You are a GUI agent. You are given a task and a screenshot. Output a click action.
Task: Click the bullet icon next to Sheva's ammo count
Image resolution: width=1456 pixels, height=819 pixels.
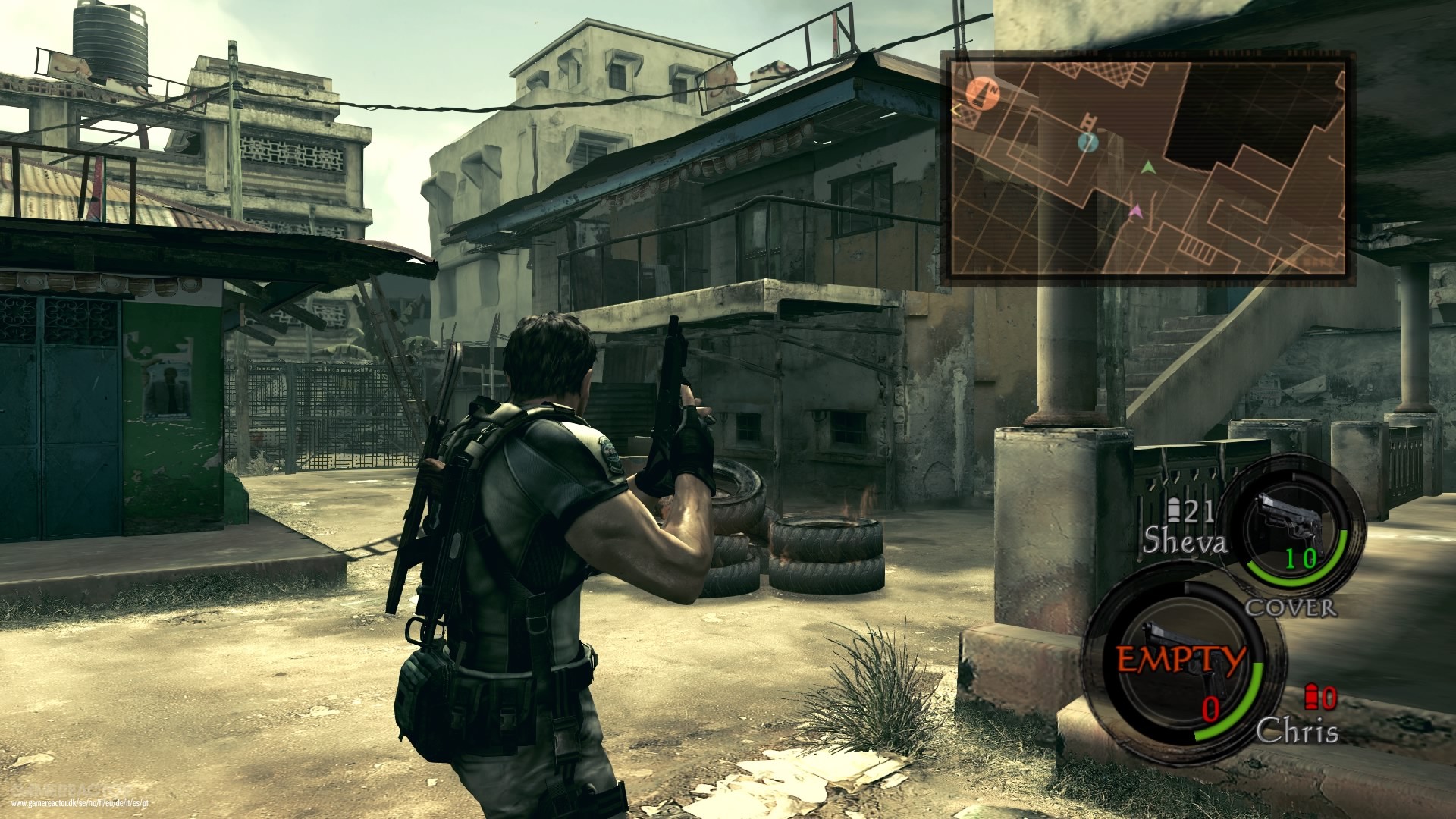tap(1175, 509)
